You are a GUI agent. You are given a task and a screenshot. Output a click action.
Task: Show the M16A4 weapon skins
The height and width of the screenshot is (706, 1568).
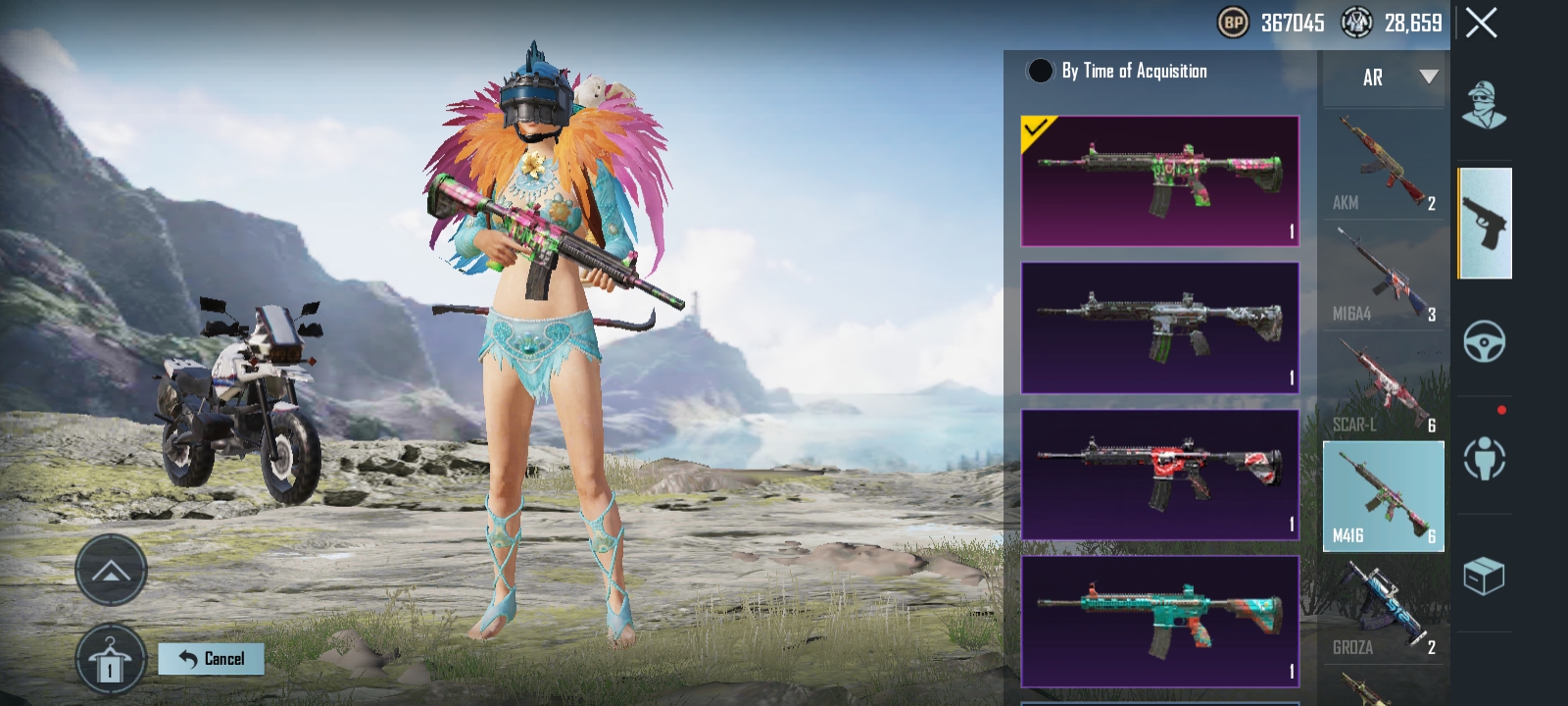[x=1384, y=276]
